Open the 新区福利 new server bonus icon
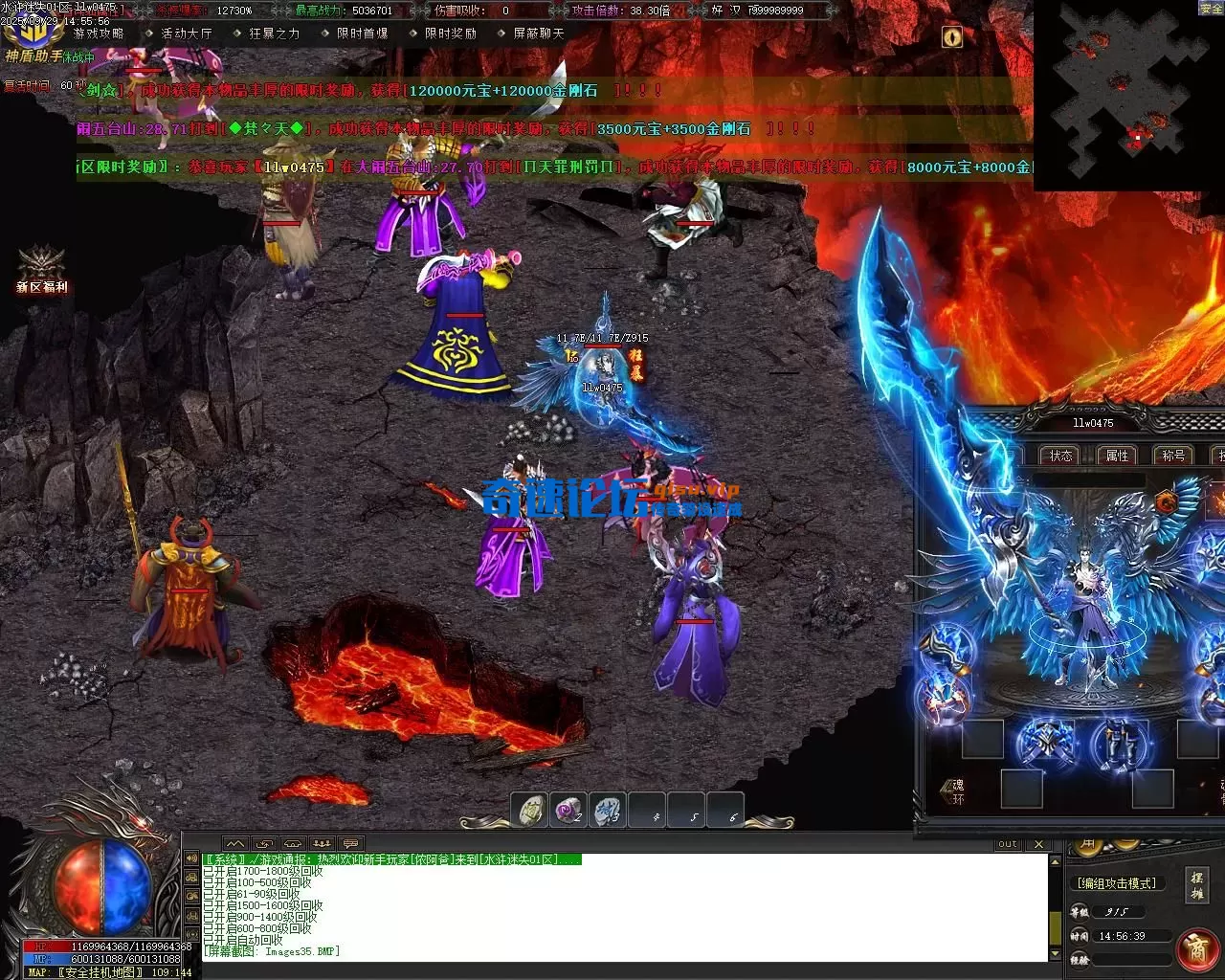 [x=40, y=270]
